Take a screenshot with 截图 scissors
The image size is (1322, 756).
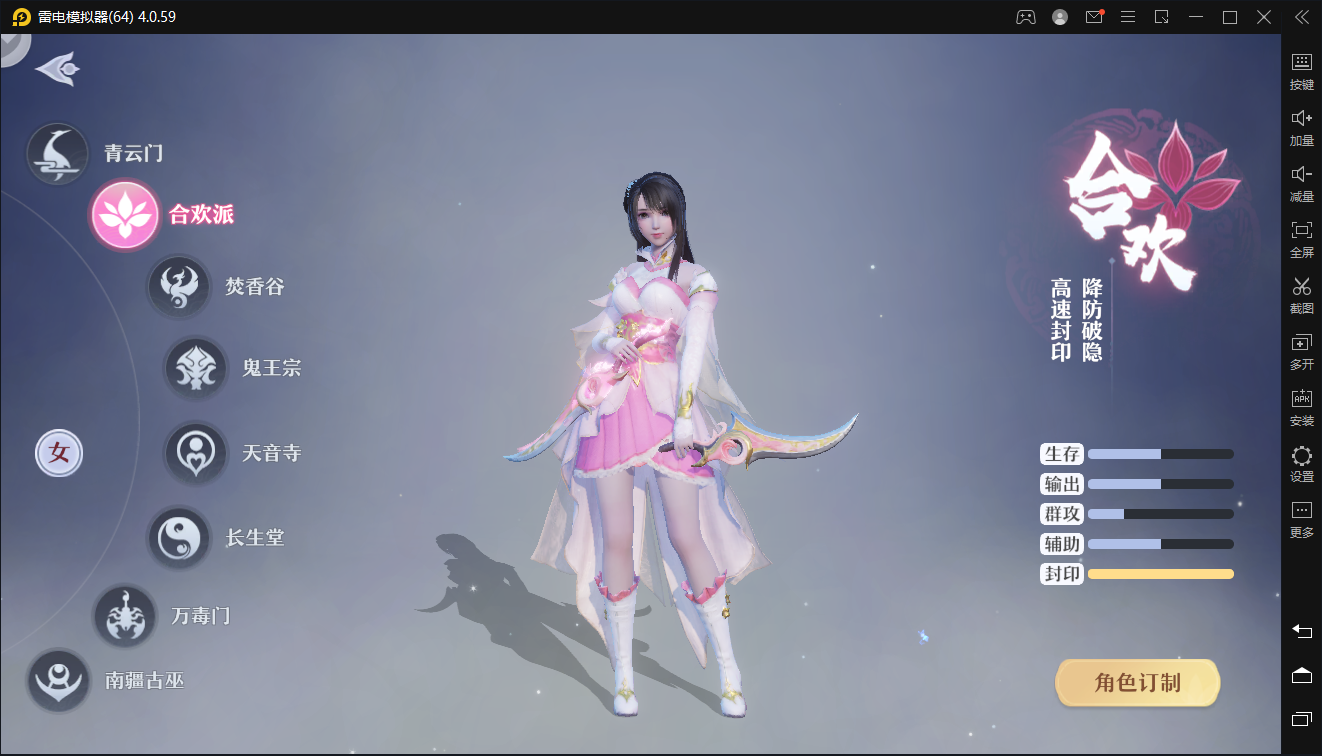[1301, 294]
